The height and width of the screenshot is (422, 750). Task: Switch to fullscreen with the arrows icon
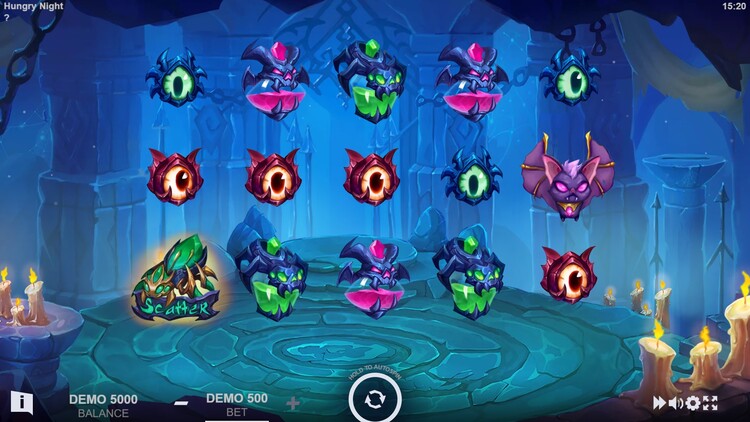[x=710, y=403]
